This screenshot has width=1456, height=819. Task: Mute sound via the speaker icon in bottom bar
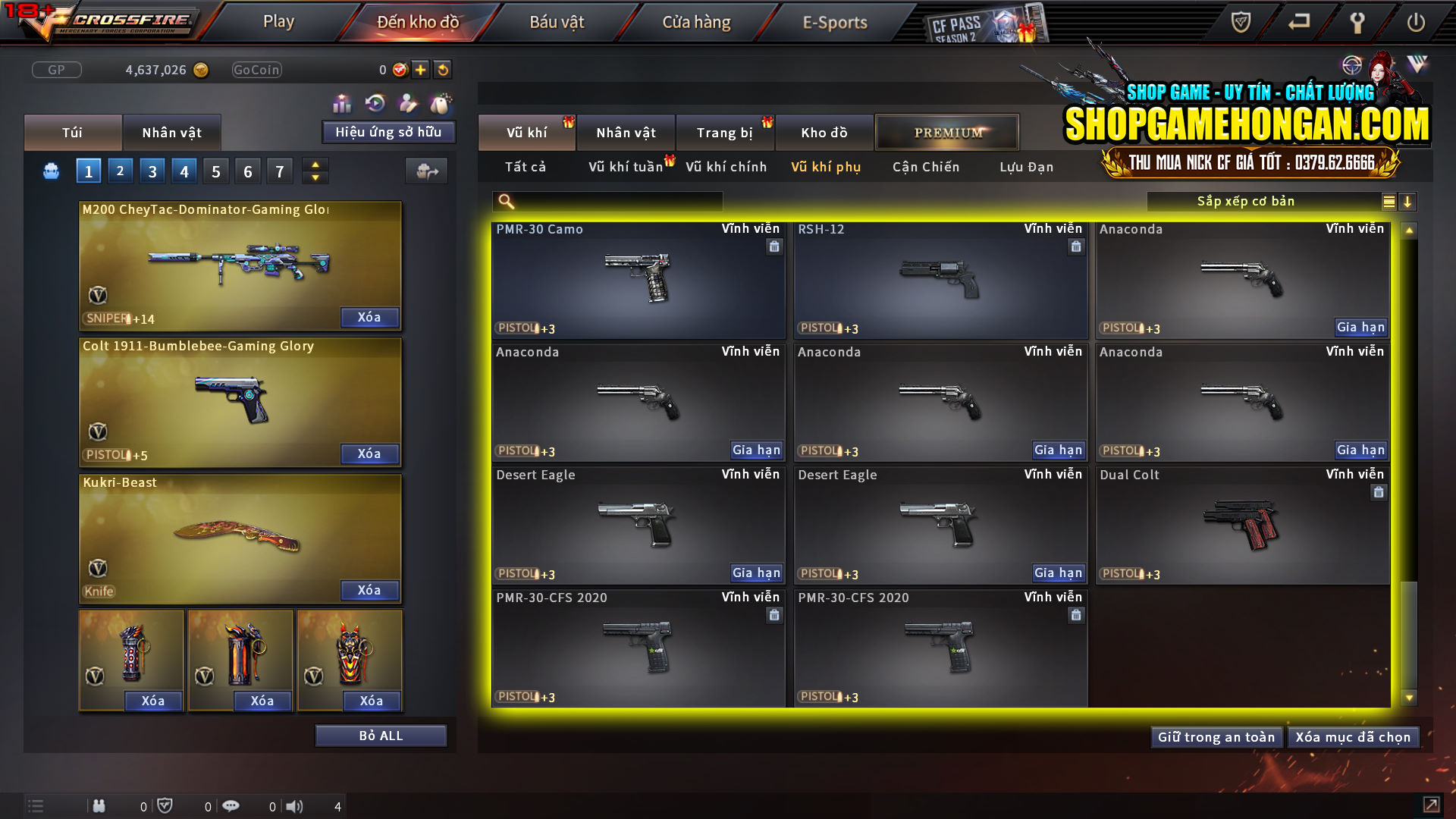click(294, 806)
